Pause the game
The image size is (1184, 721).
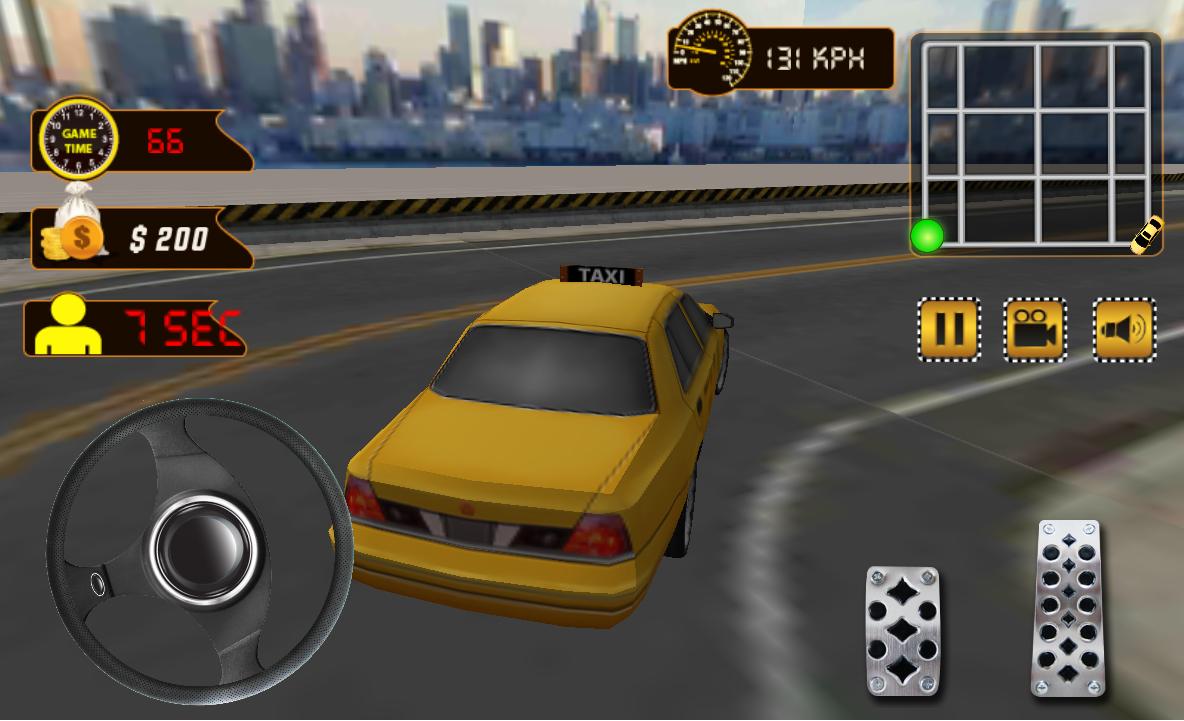(948, 329)
